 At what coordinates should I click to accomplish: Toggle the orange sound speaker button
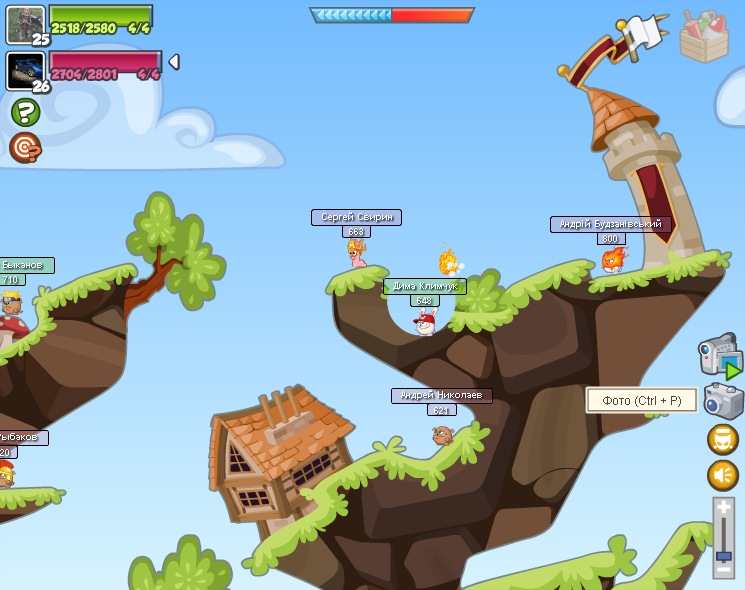pyautogui.click(x=722, y=475)
